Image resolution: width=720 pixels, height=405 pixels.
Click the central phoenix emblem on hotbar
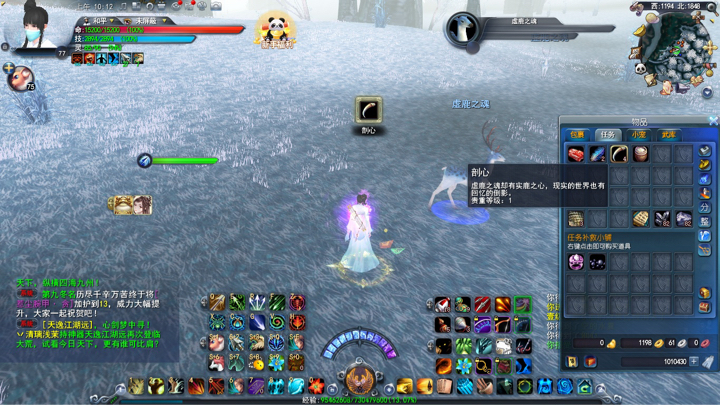click(x=359, y=379)
